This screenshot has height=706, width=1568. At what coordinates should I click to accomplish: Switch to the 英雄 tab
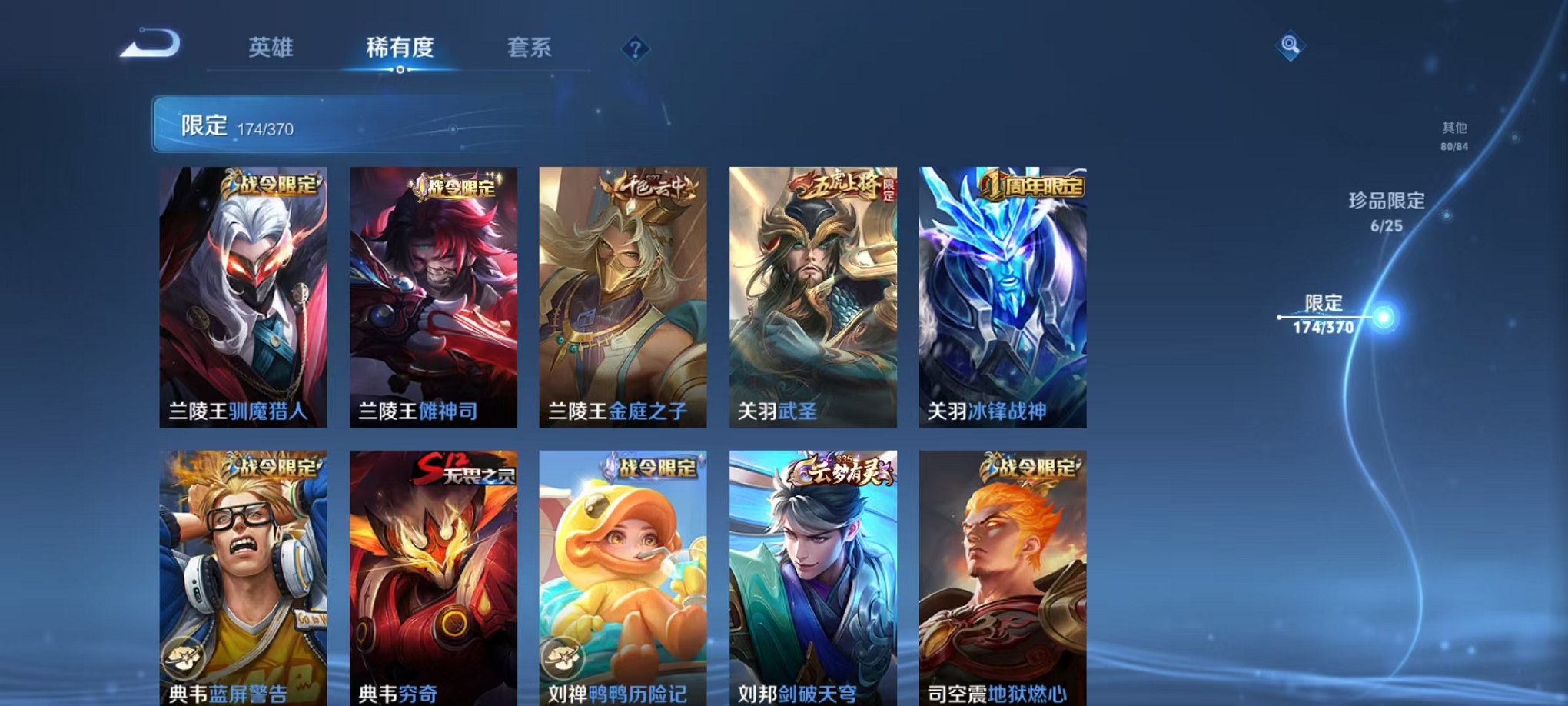[270, 48]
